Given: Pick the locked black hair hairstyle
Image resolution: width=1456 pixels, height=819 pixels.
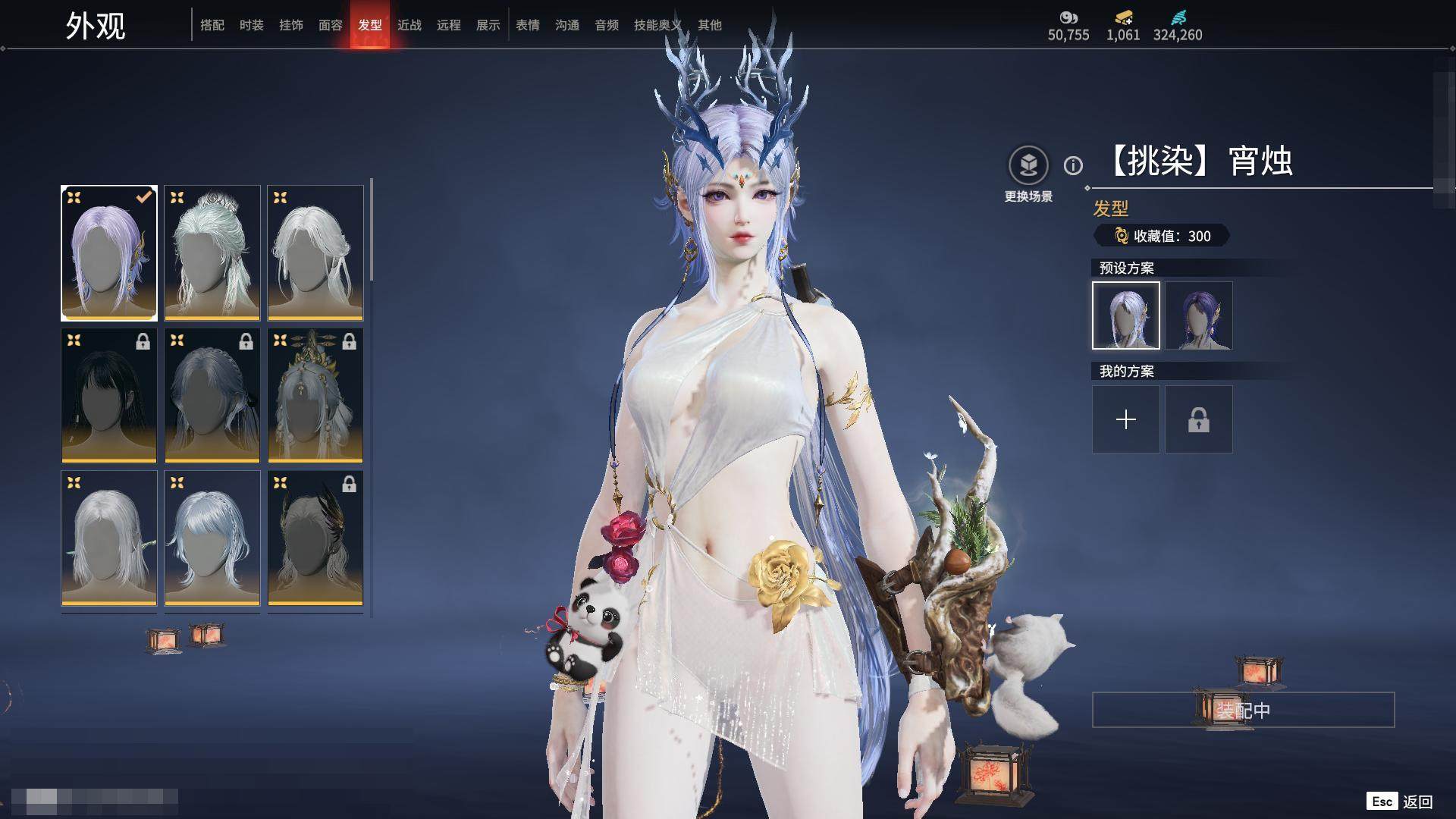Looking at the screenshot, I should (109, 395).
